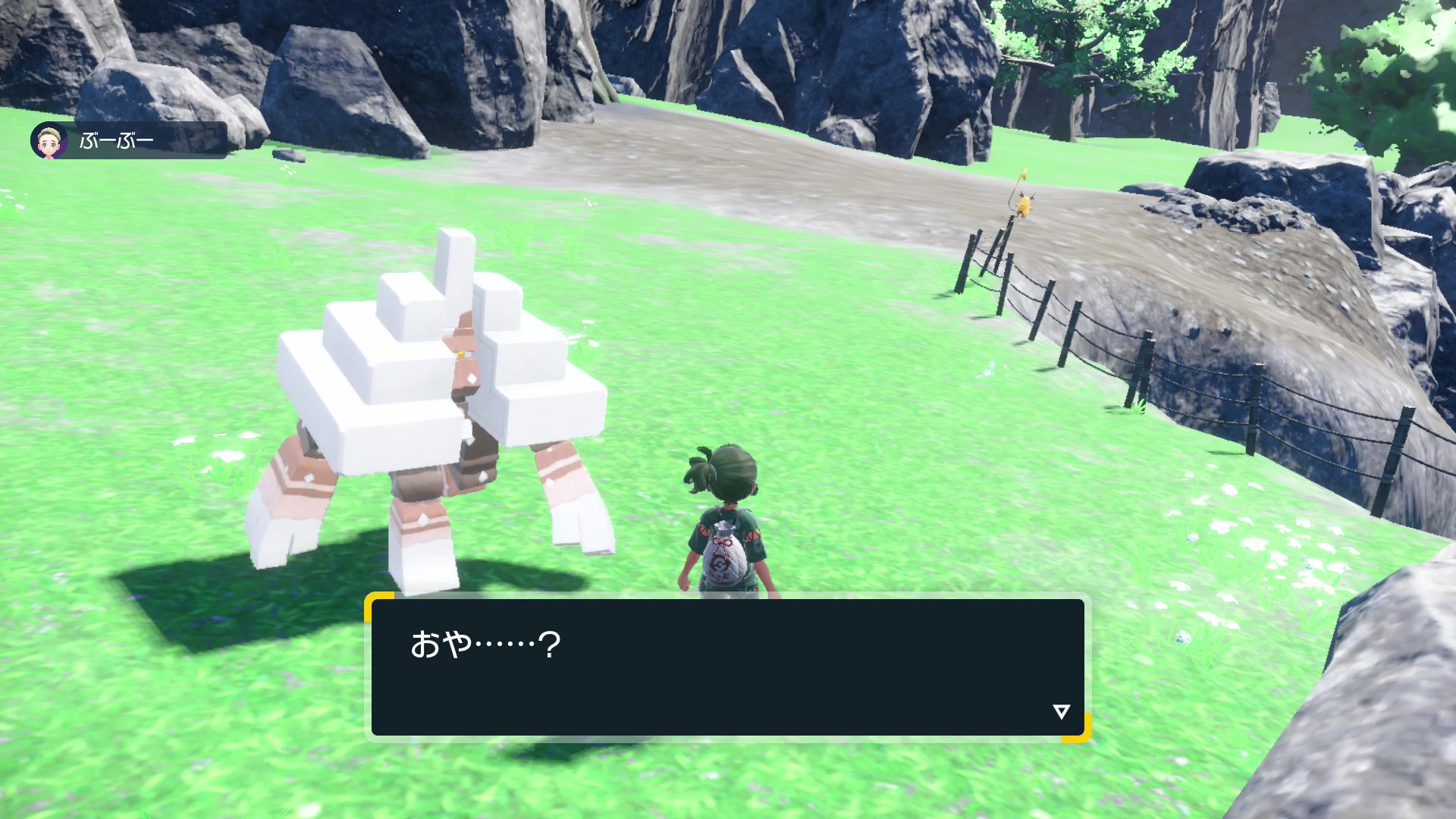Click the player avatar portrait icon
Screen dimensions: 1456x819
point(49,140)
